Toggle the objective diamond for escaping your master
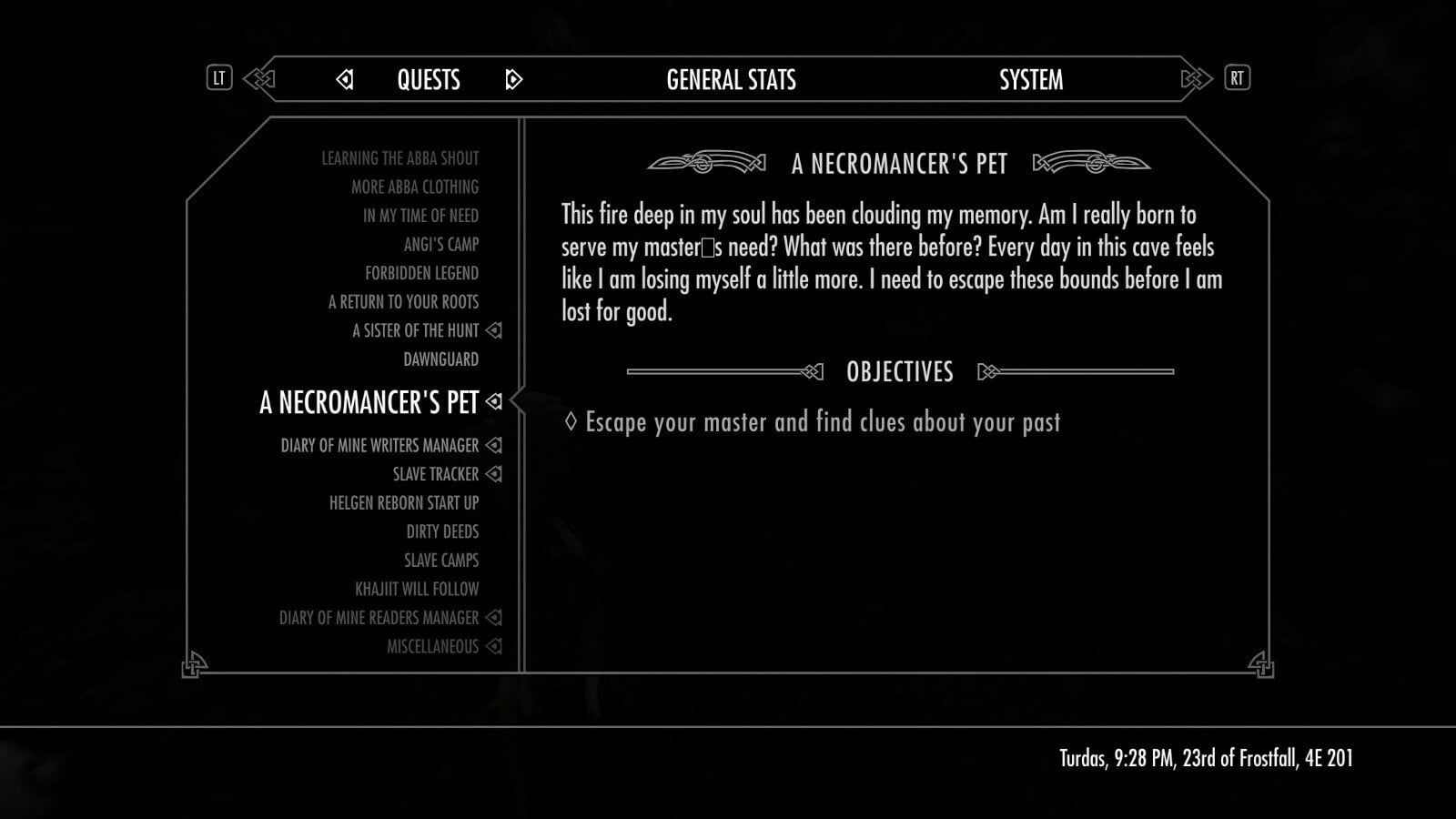The height and width of the screenshot is (819, 1456). 573,421
